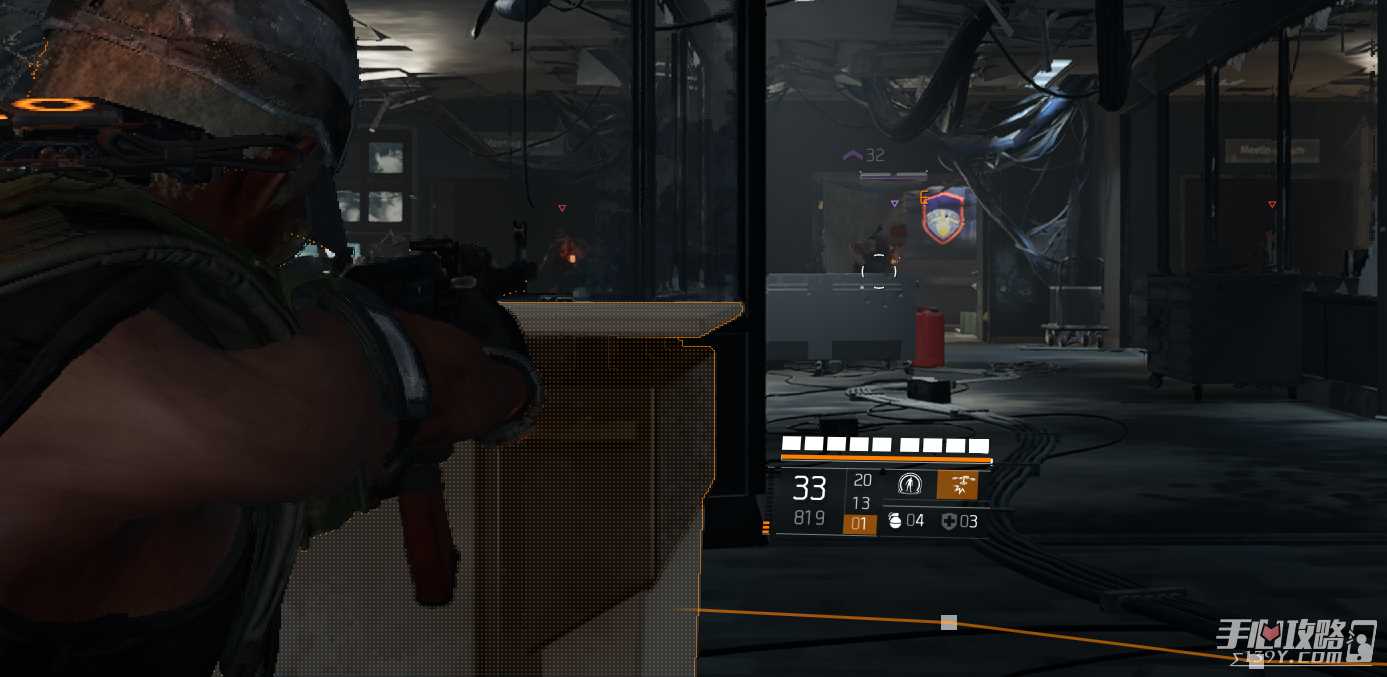
Task: Trigger the highlighted orange turret skill
Action: point(959,485)
